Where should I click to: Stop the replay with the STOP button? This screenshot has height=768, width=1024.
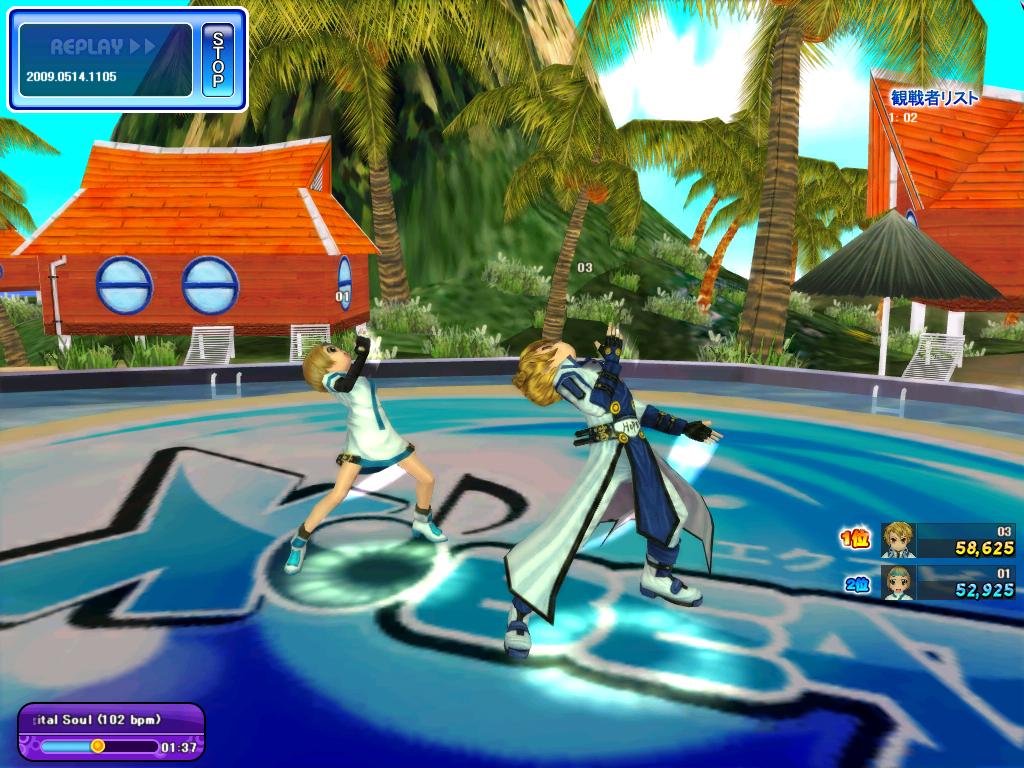tap(218, 60)
